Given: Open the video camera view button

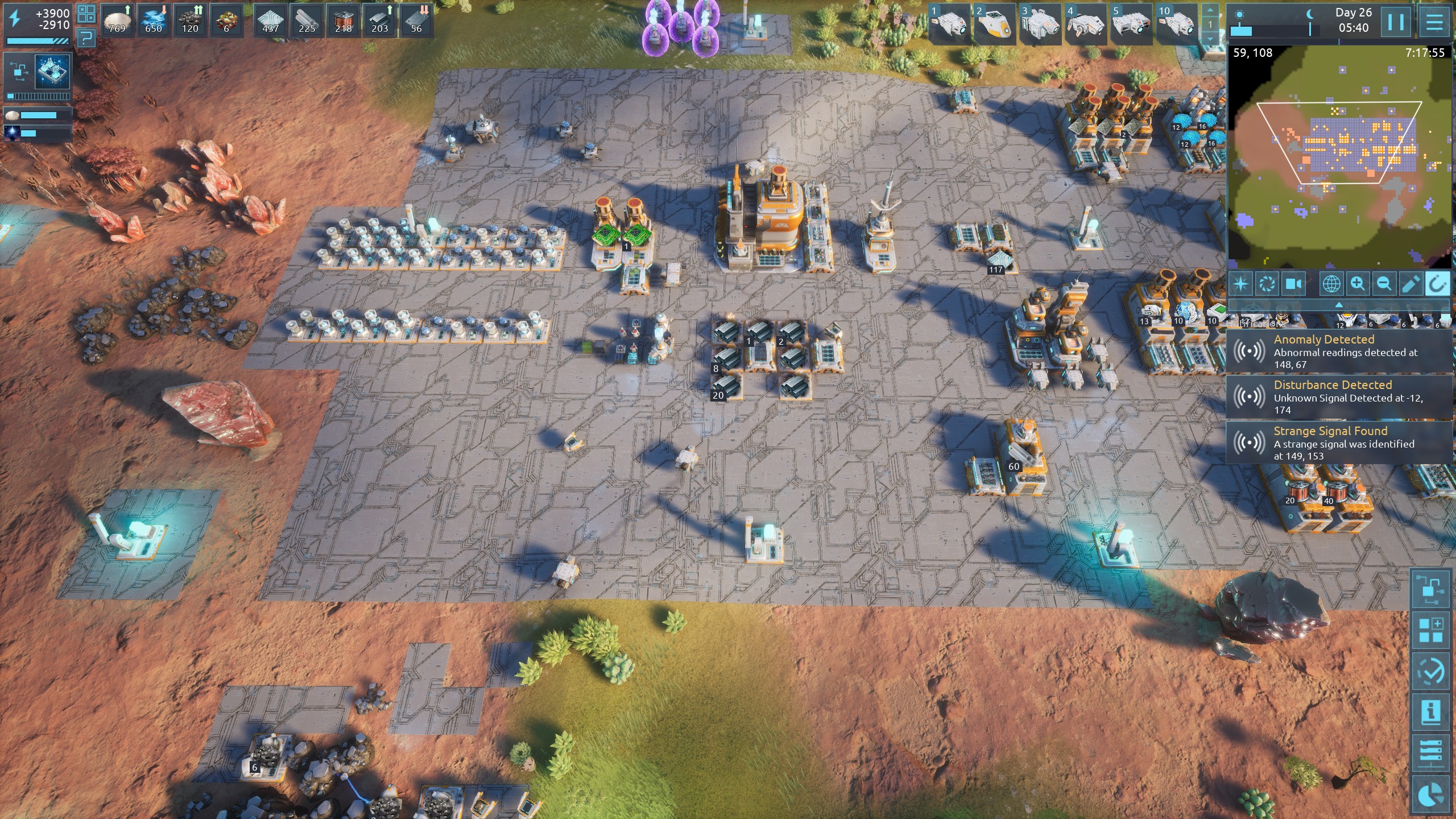Looking at the screenshot, I should pos(1293,283).
